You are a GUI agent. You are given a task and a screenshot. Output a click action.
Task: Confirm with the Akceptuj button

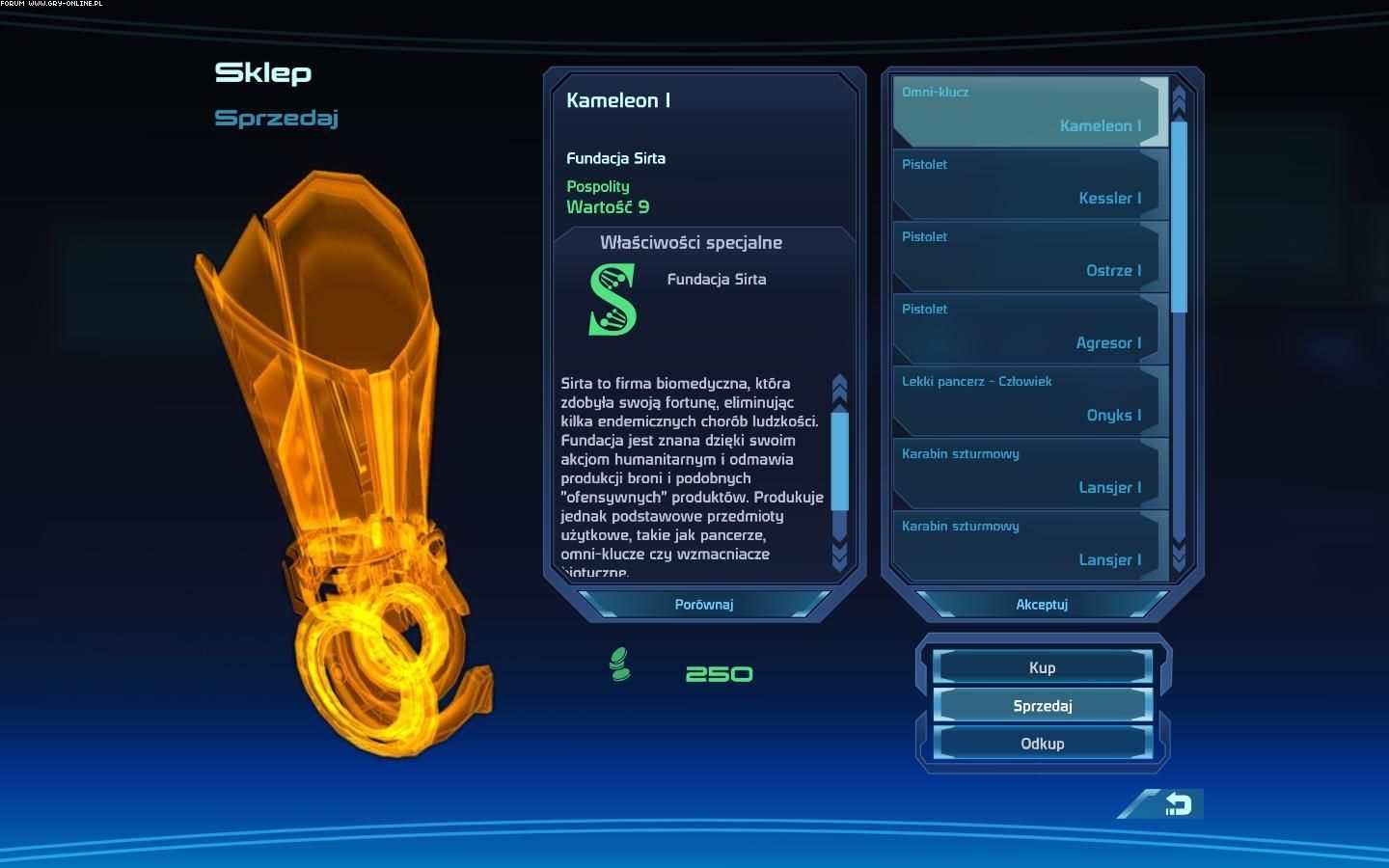point(1042,605)
